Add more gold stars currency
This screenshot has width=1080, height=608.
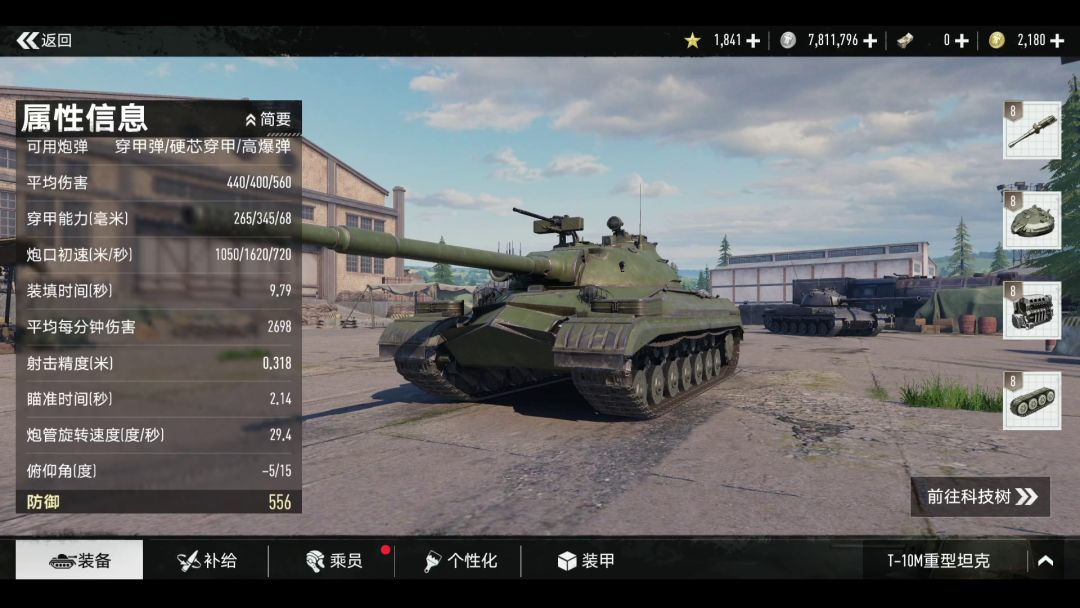point(753,41)
